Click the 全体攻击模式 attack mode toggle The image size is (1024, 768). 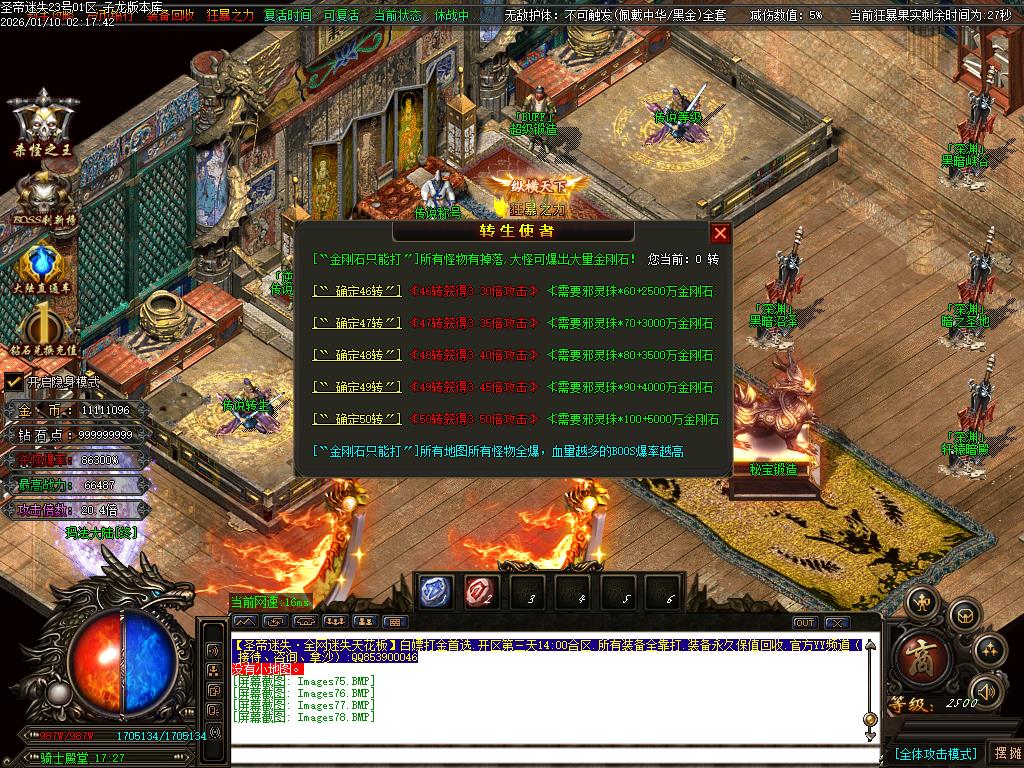[x=935, y=753]
